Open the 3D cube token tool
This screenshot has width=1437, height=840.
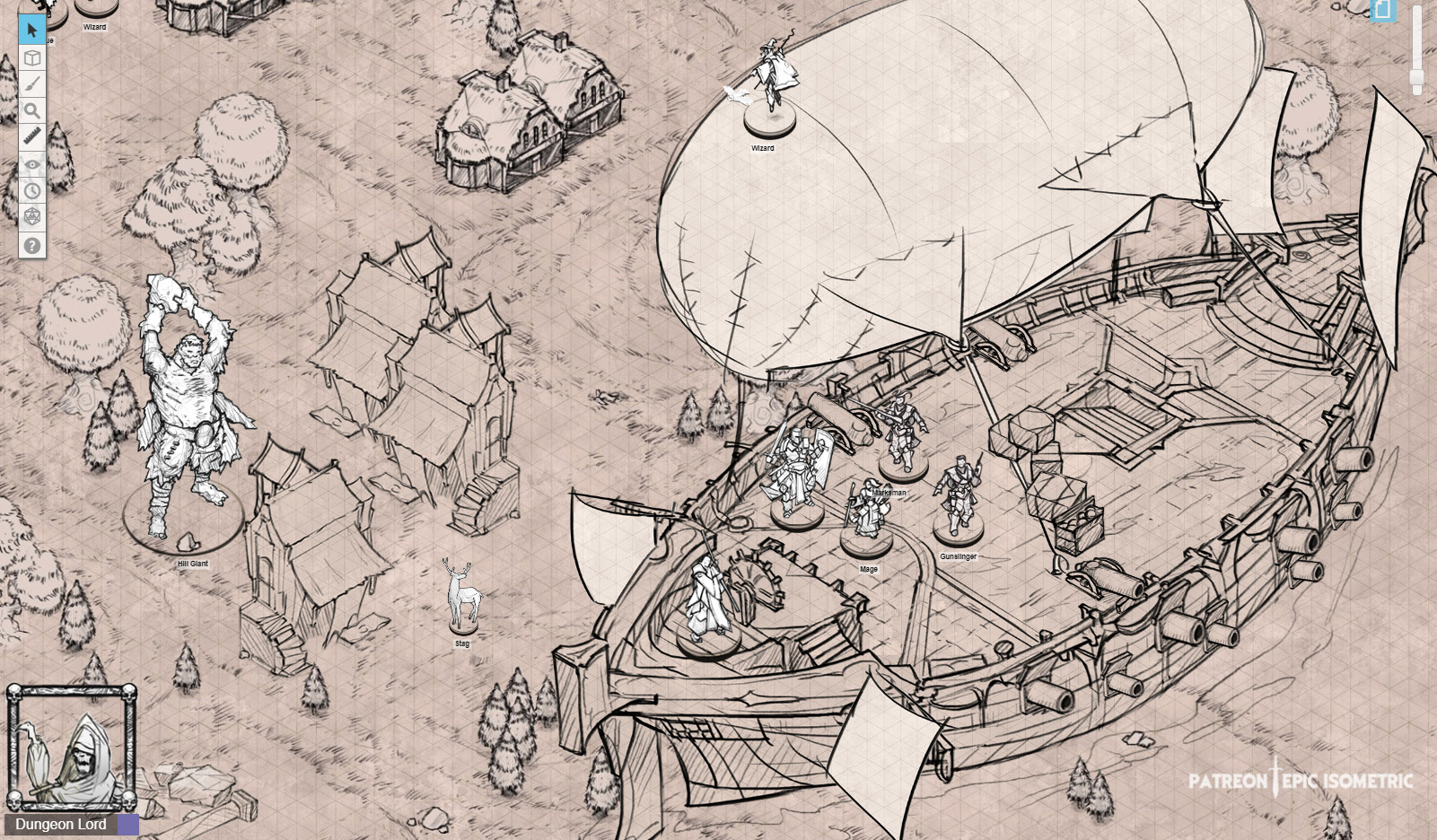pyautogui.click(x=31, y=57)
